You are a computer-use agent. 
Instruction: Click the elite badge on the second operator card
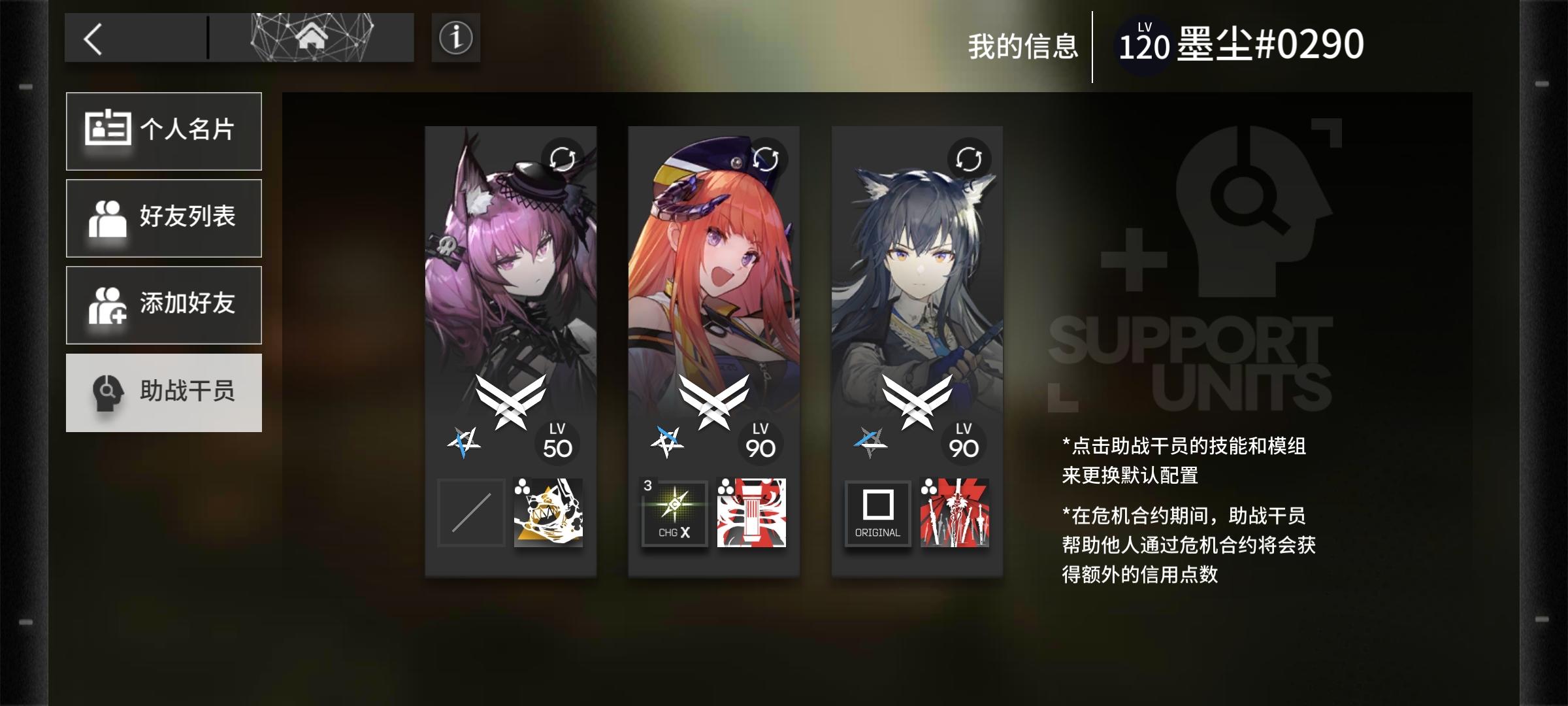tap(713, 402)
